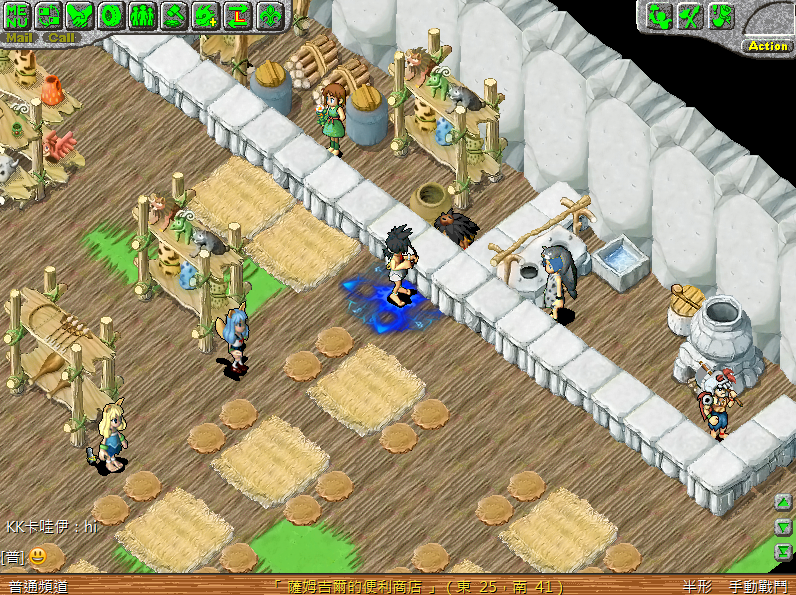
Task: Open the three-person party icon
Action: point(143,15)
